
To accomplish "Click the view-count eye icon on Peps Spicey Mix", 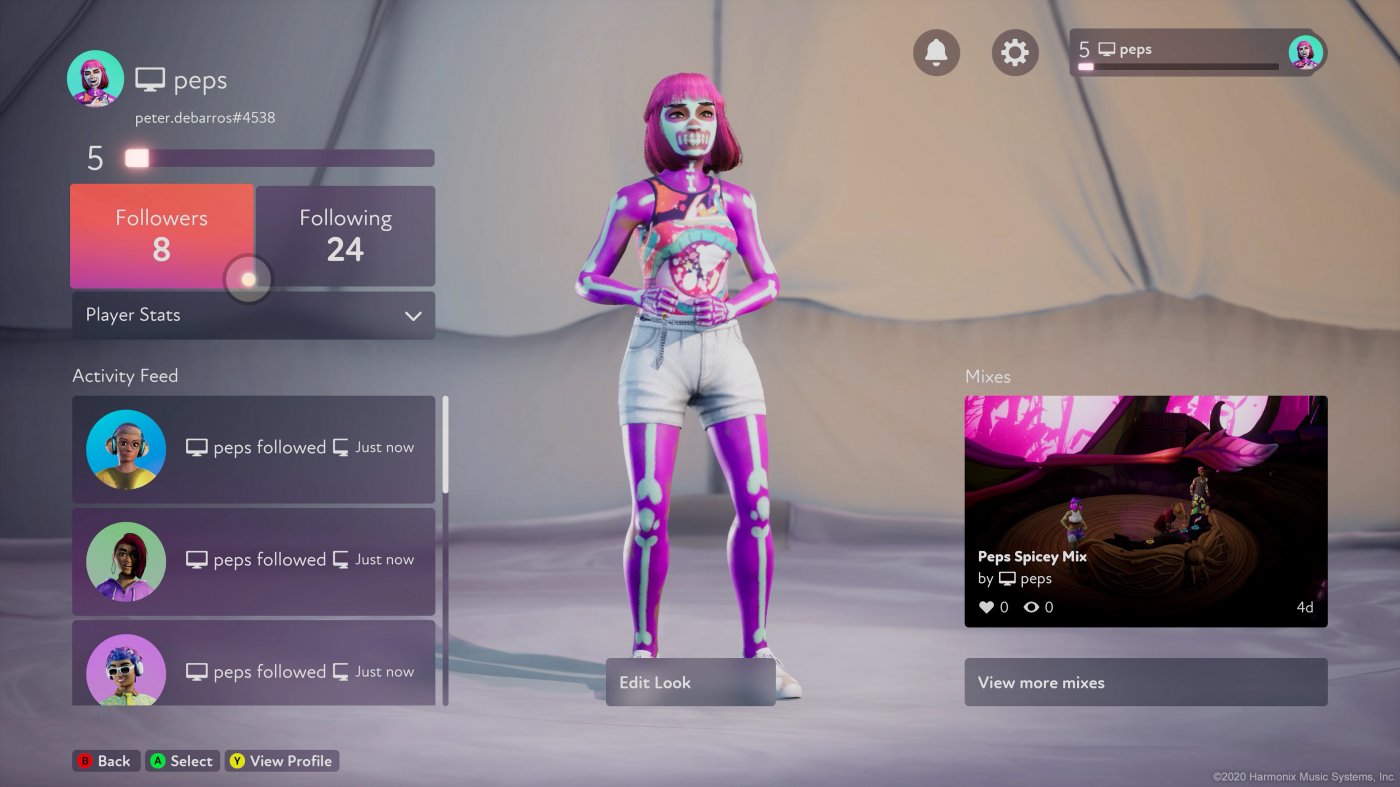I will pyautogui.click(x=1031, y=606).
